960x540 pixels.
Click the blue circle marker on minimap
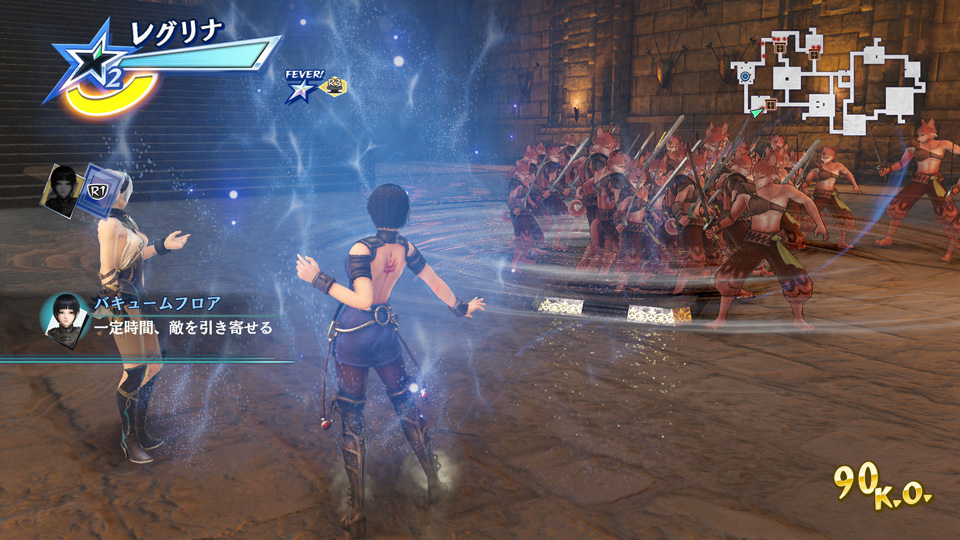(745, 75)
